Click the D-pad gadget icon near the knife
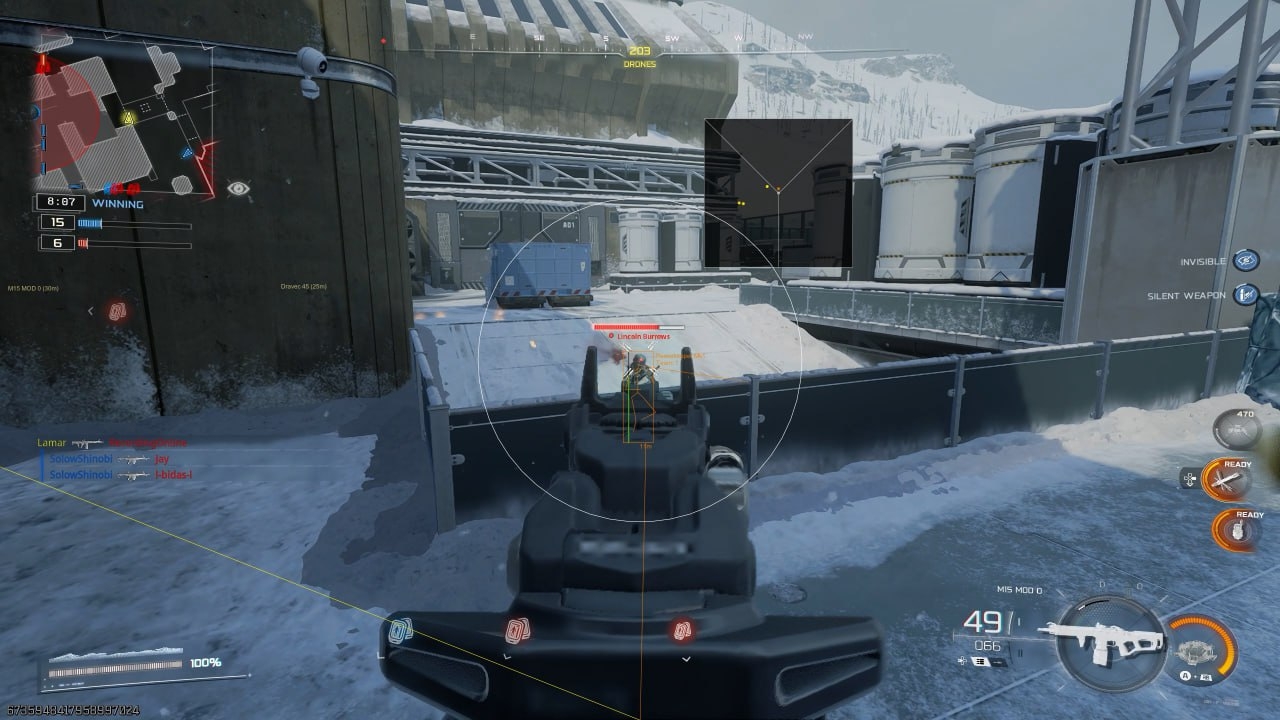This screenshot has height=720, width=1280. (x=1190, y=479)
